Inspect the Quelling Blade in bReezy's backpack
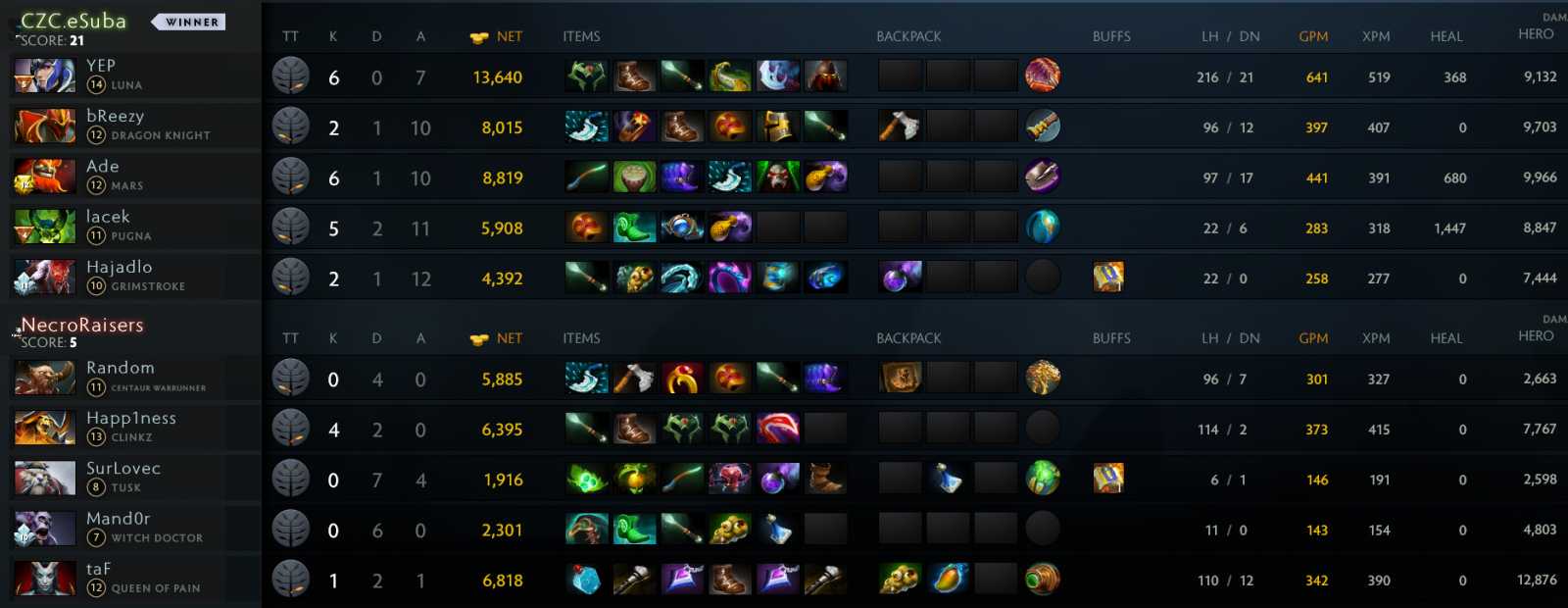 (900, 127)
